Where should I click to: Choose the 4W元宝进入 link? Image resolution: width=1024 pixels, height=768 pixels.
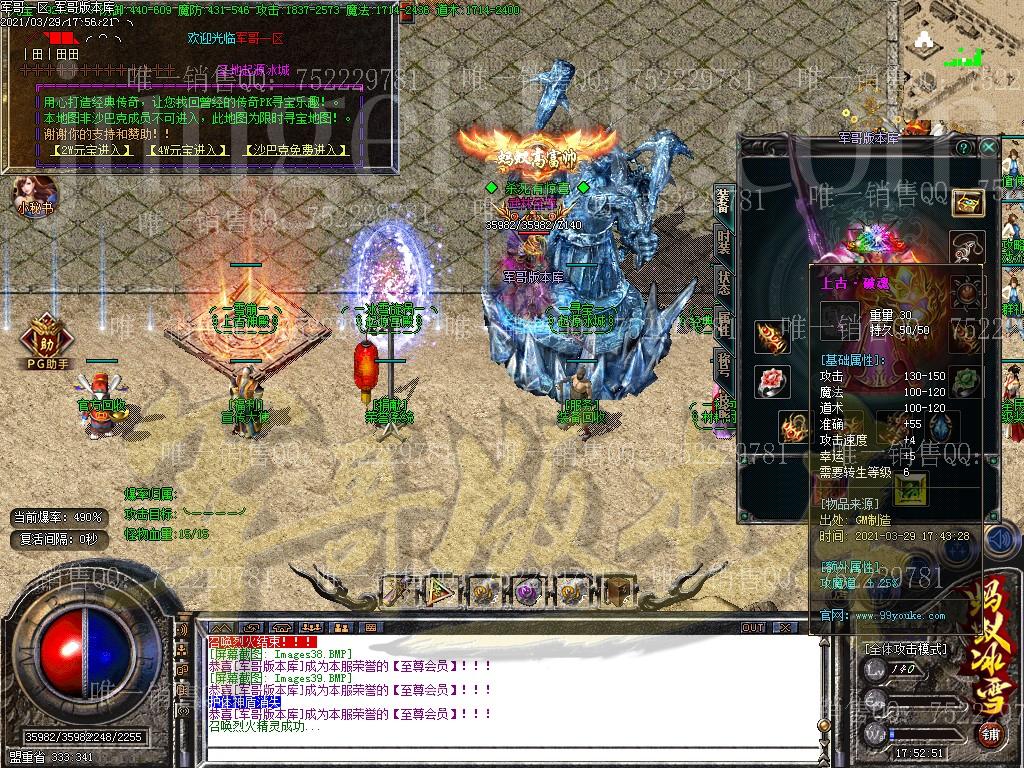tap(188, 150)
